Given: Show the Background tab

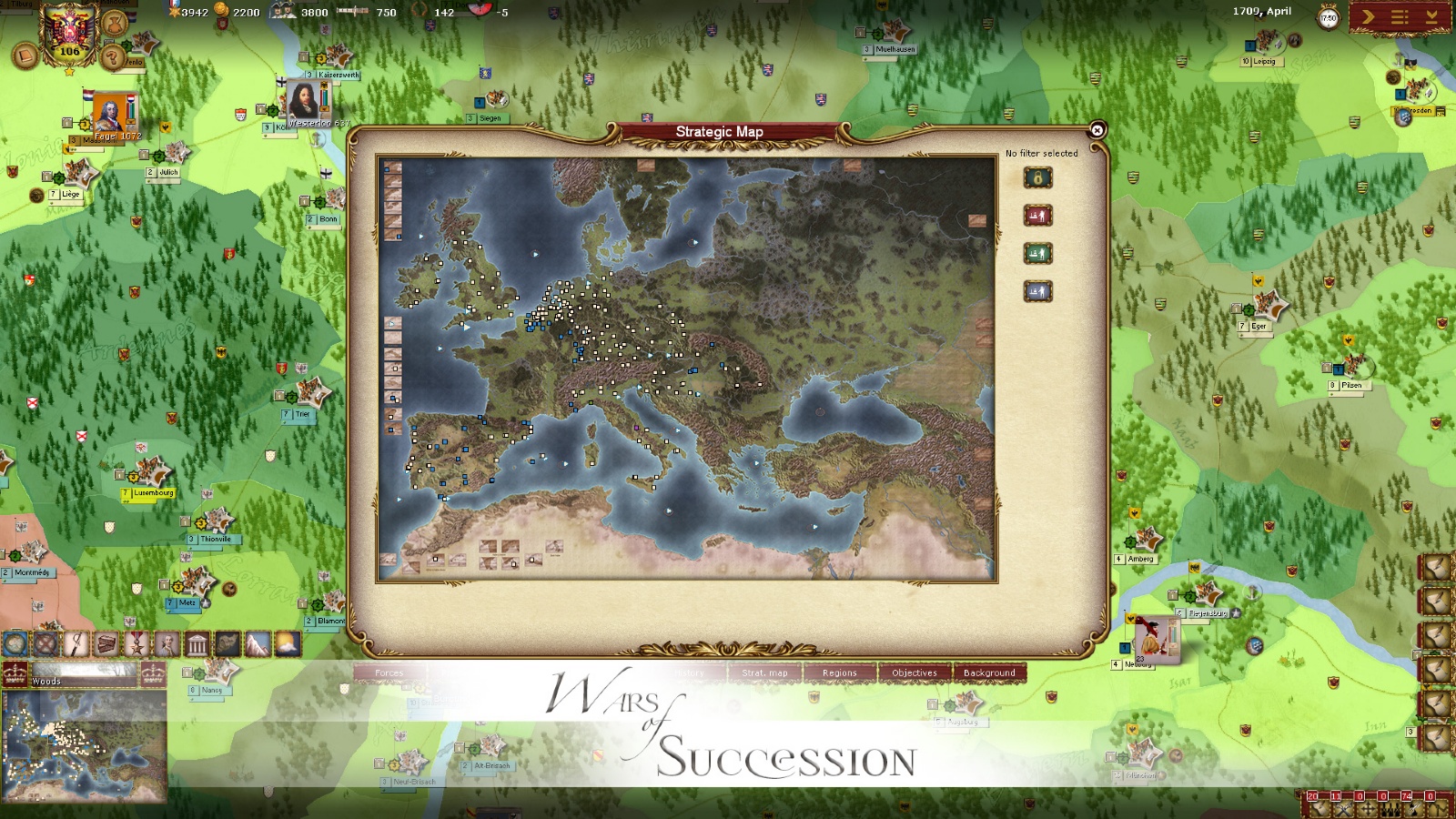Looking at the screenshot, I should click(x=989, y=672).
